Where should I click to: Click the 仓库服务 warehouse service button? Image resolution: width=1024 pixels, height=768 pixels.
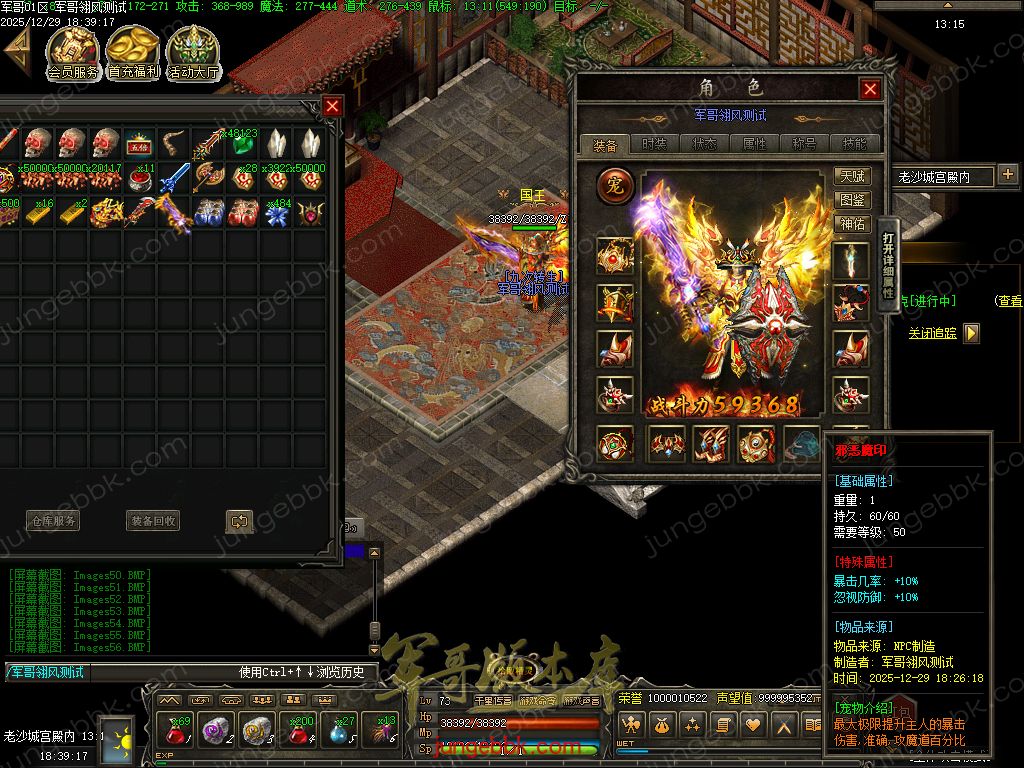tap(52, 521)
